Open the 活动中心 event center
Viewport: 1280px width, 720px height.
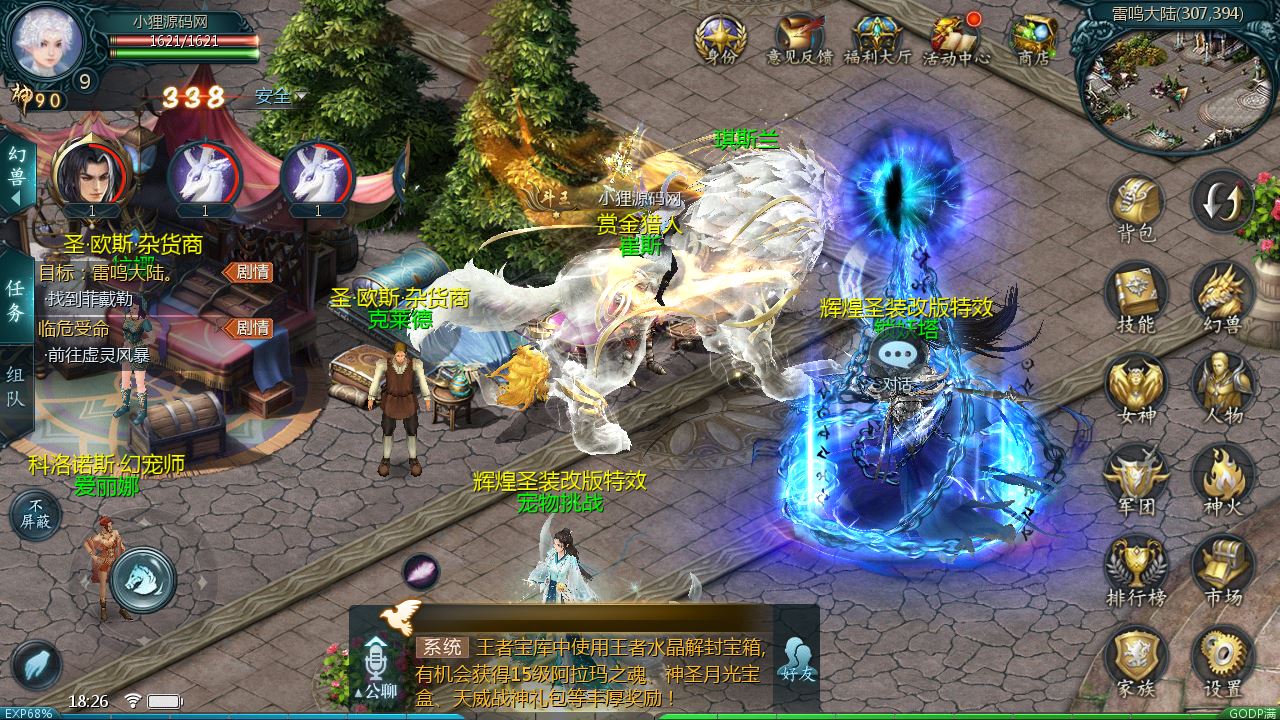[x=956, y=40]
